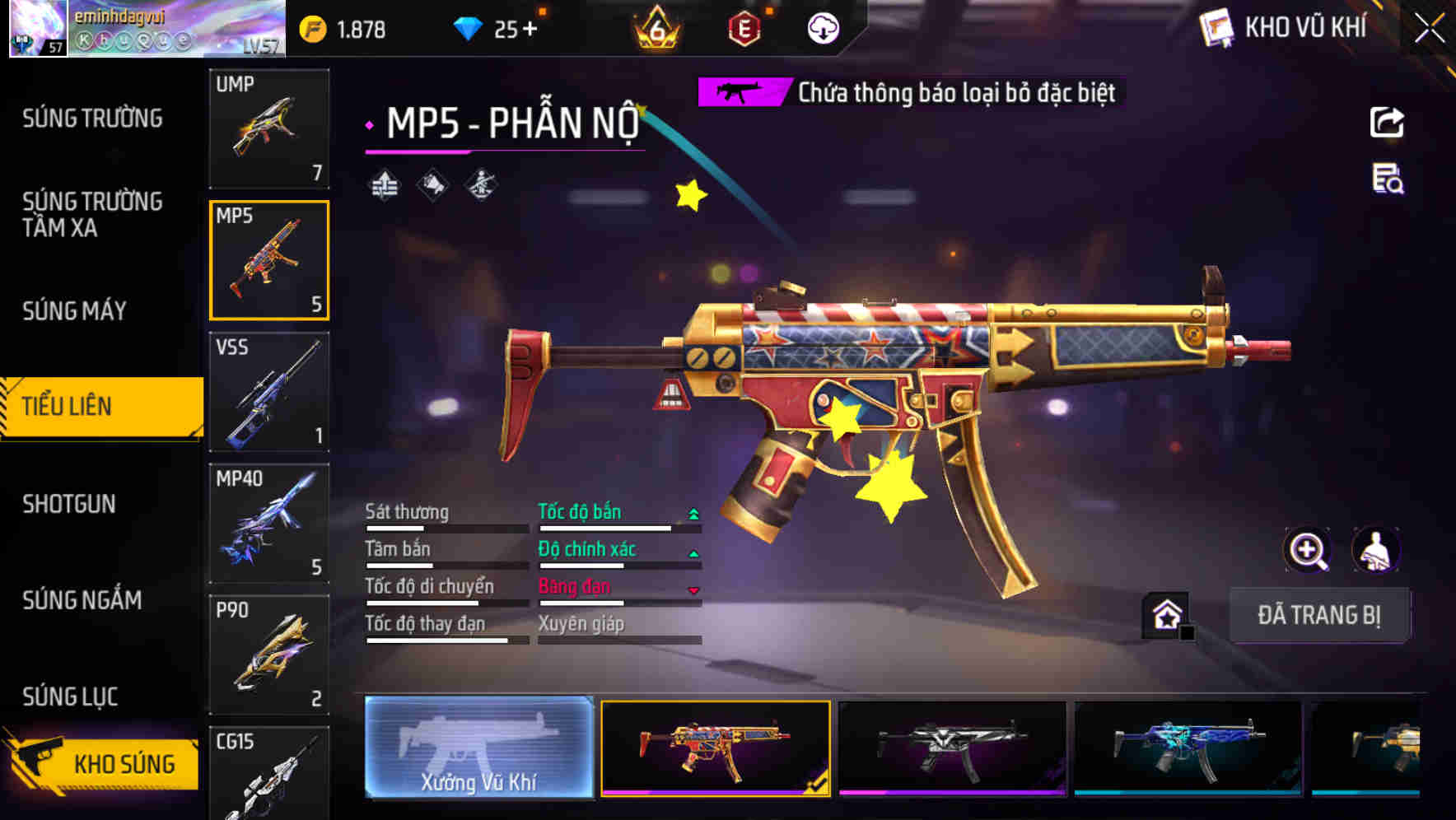1456x820 pixels.
Task: Open the SÚNG MÁY weapon category
Action: coord(74,310)
